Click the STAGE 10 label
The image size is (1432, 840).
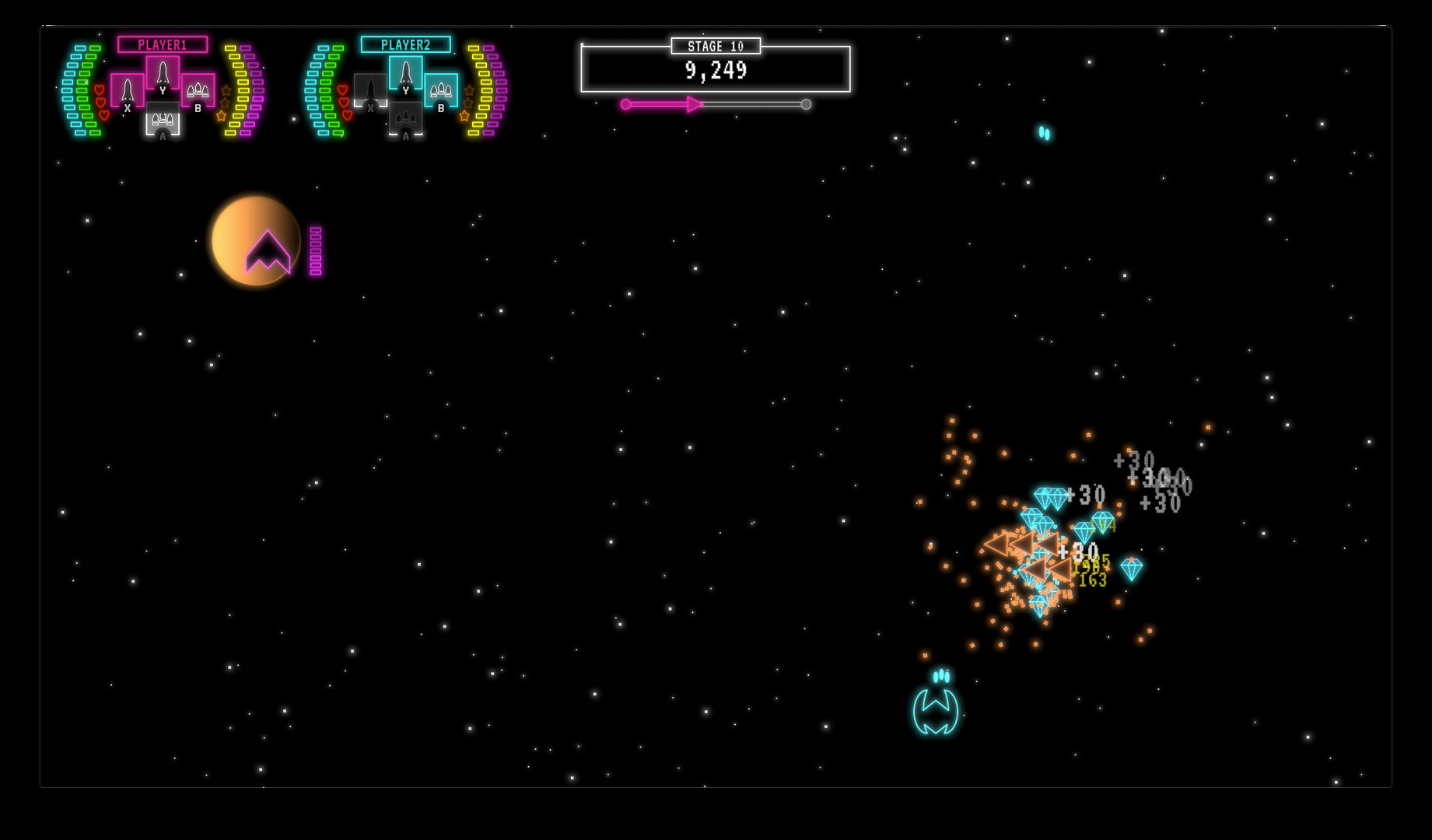click(716, 45)
